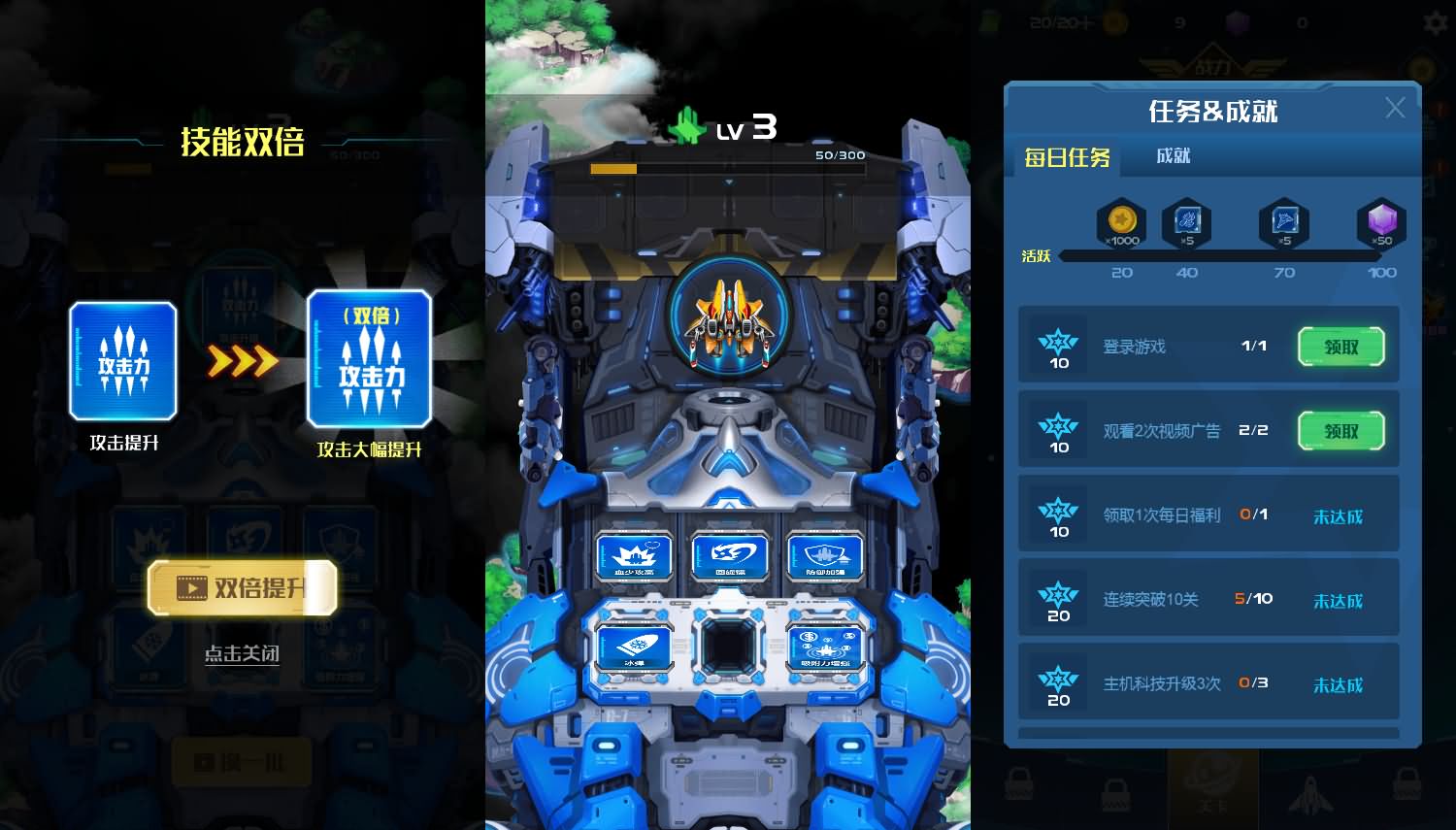
Task: Claim the 领取 reward for 登录游戏
Action: click(1340, 347)
